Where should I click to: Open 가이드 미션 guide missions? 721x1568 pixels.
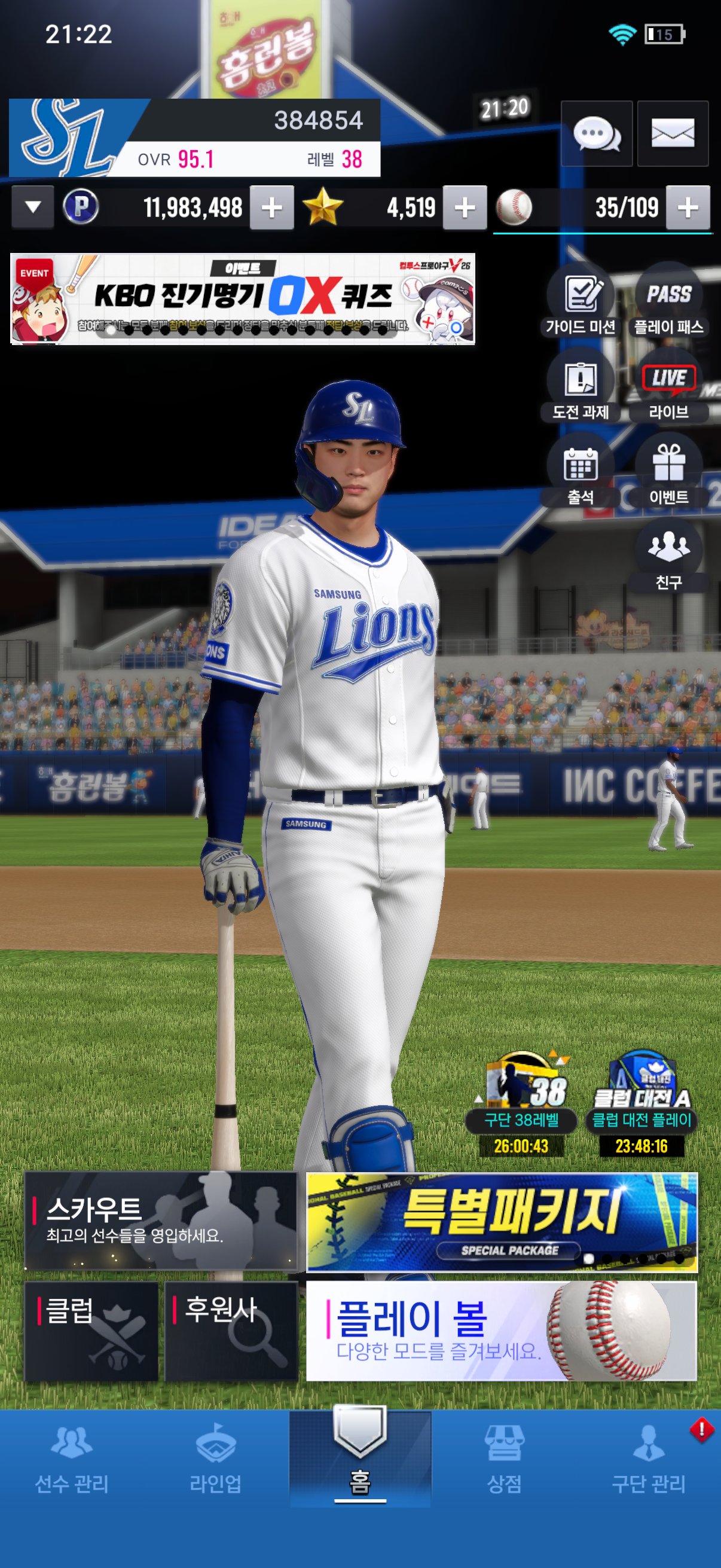coord(581,303)
